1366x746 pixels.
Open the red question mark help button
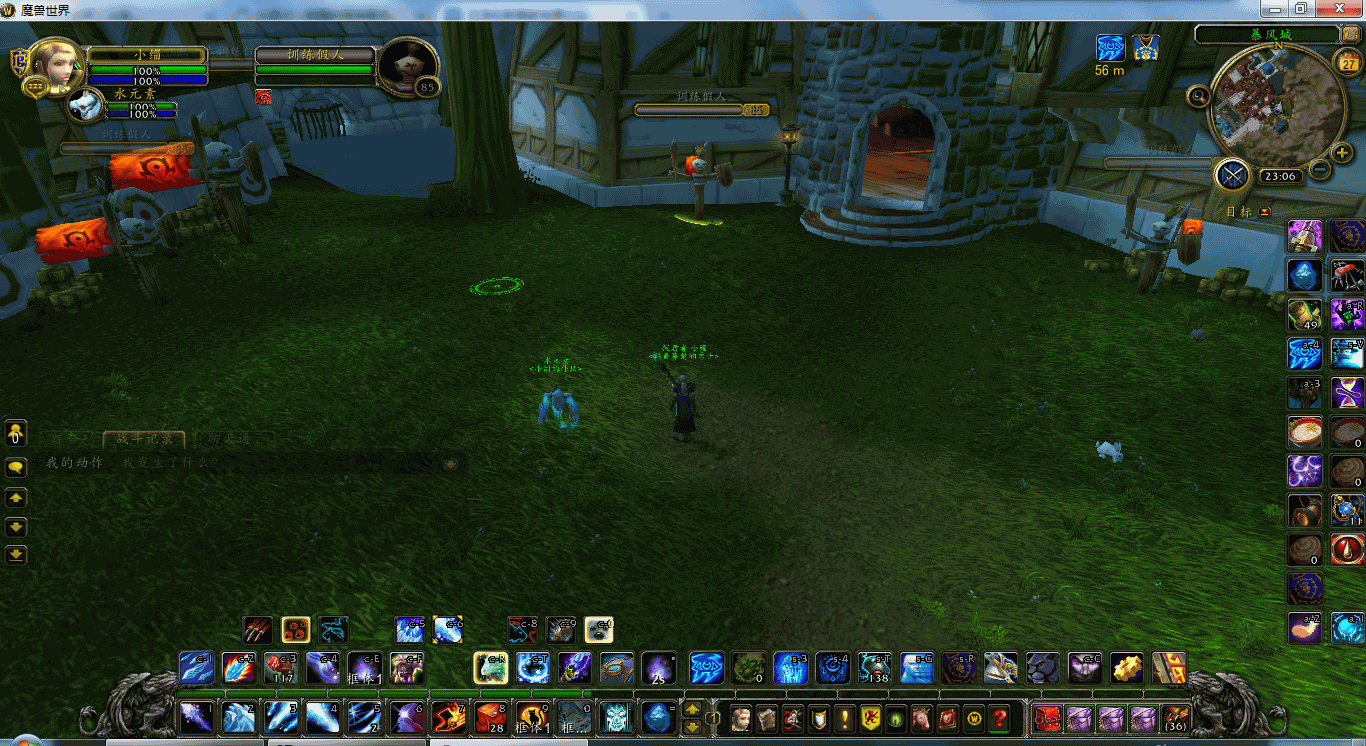click(999, 718)
